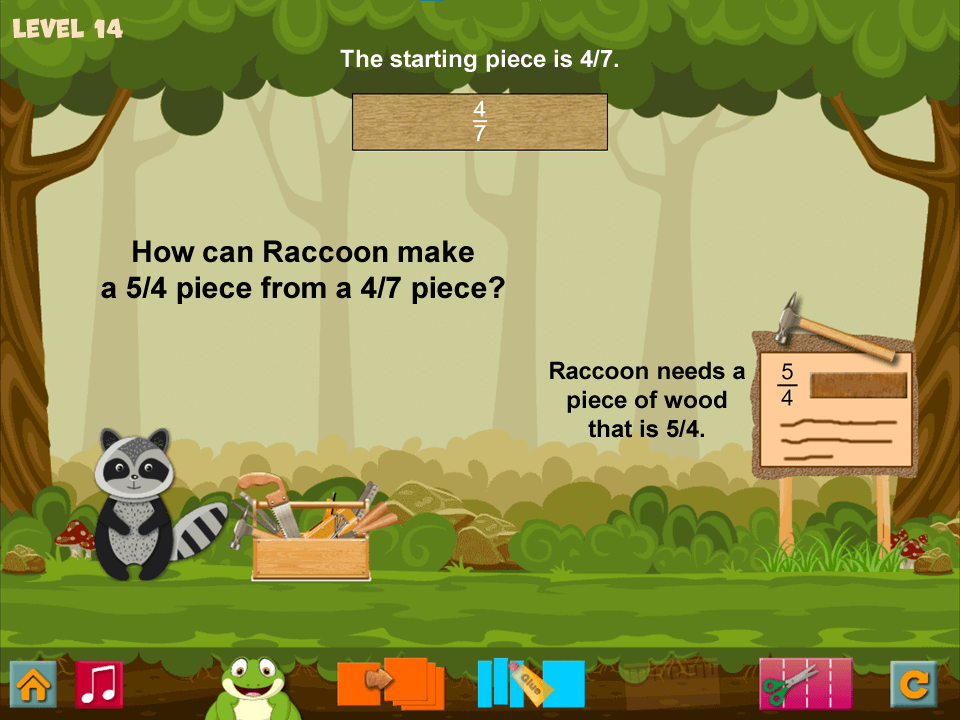
Task: Reset the level with the C button
Action: pos(914,685)
